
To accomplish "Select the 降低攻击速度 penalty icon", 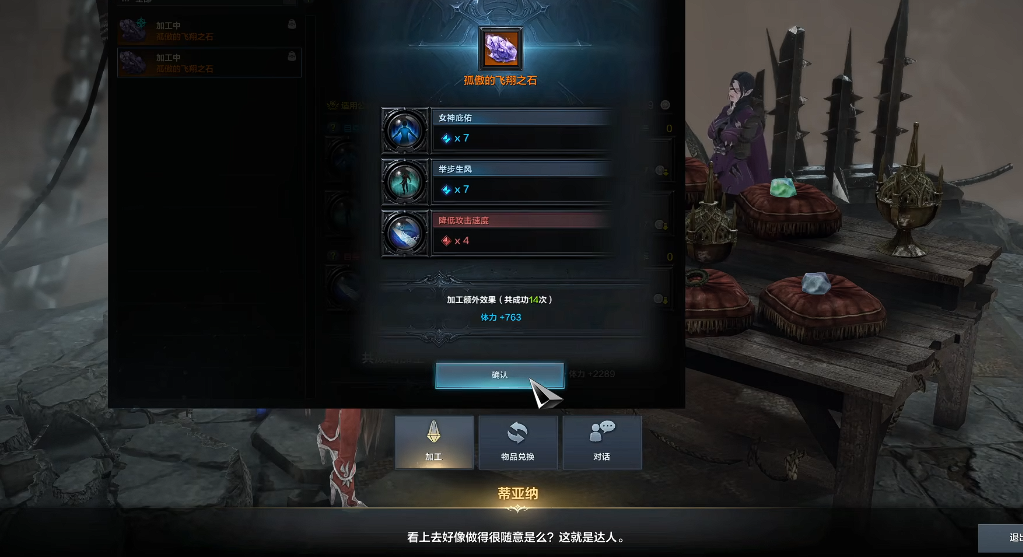I will (x=405, y=232).
